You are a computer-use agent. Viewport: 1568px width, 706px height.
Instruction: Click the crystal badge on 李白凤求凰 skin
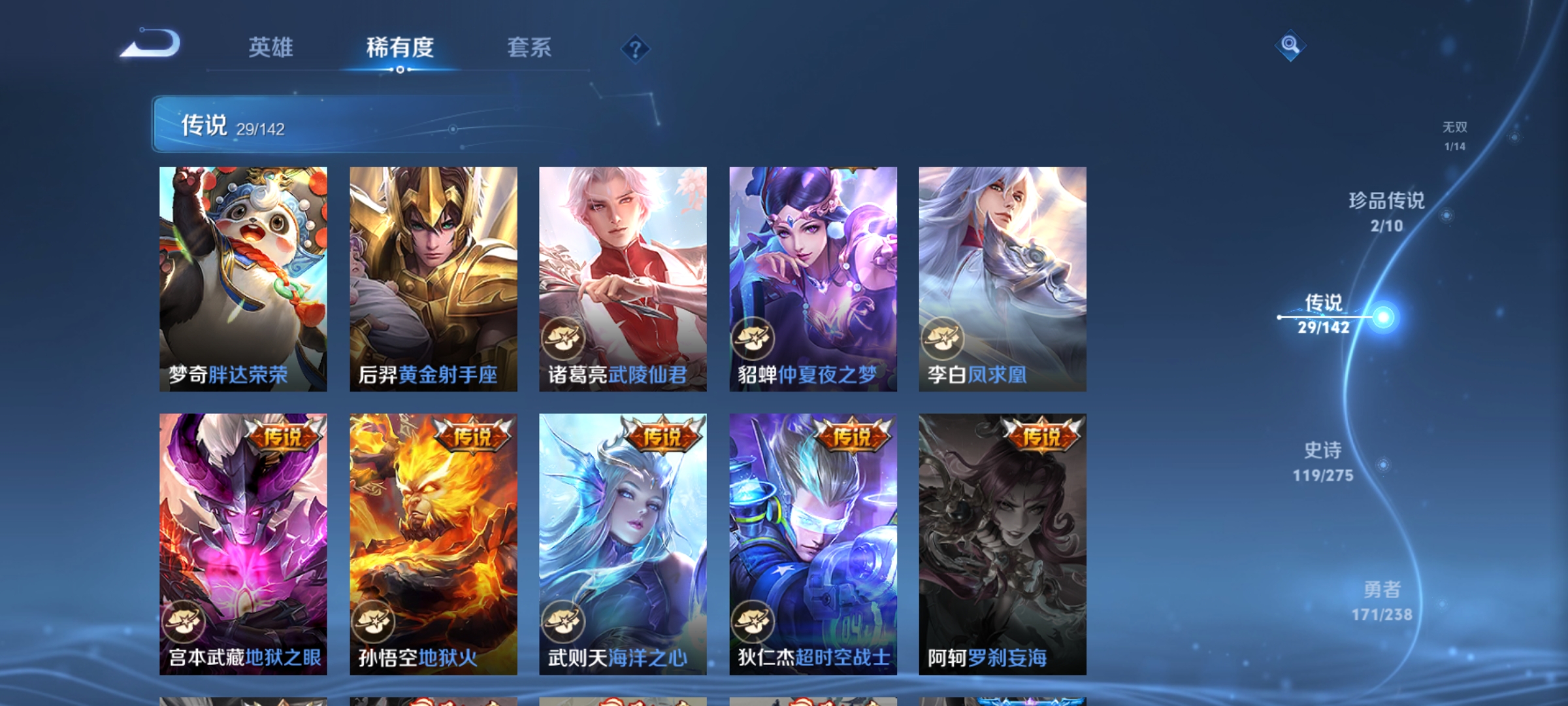point(941,338)
